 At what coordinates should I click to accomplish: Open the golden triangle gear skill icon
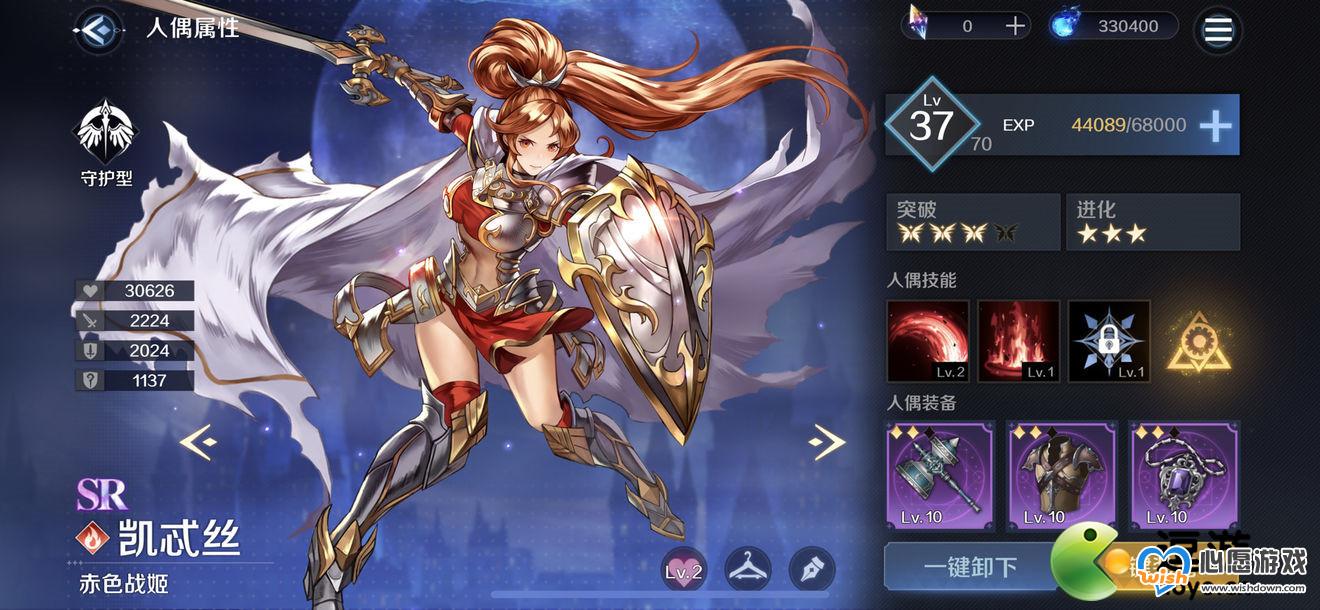pyautogui.click(x=1197, y=342)
